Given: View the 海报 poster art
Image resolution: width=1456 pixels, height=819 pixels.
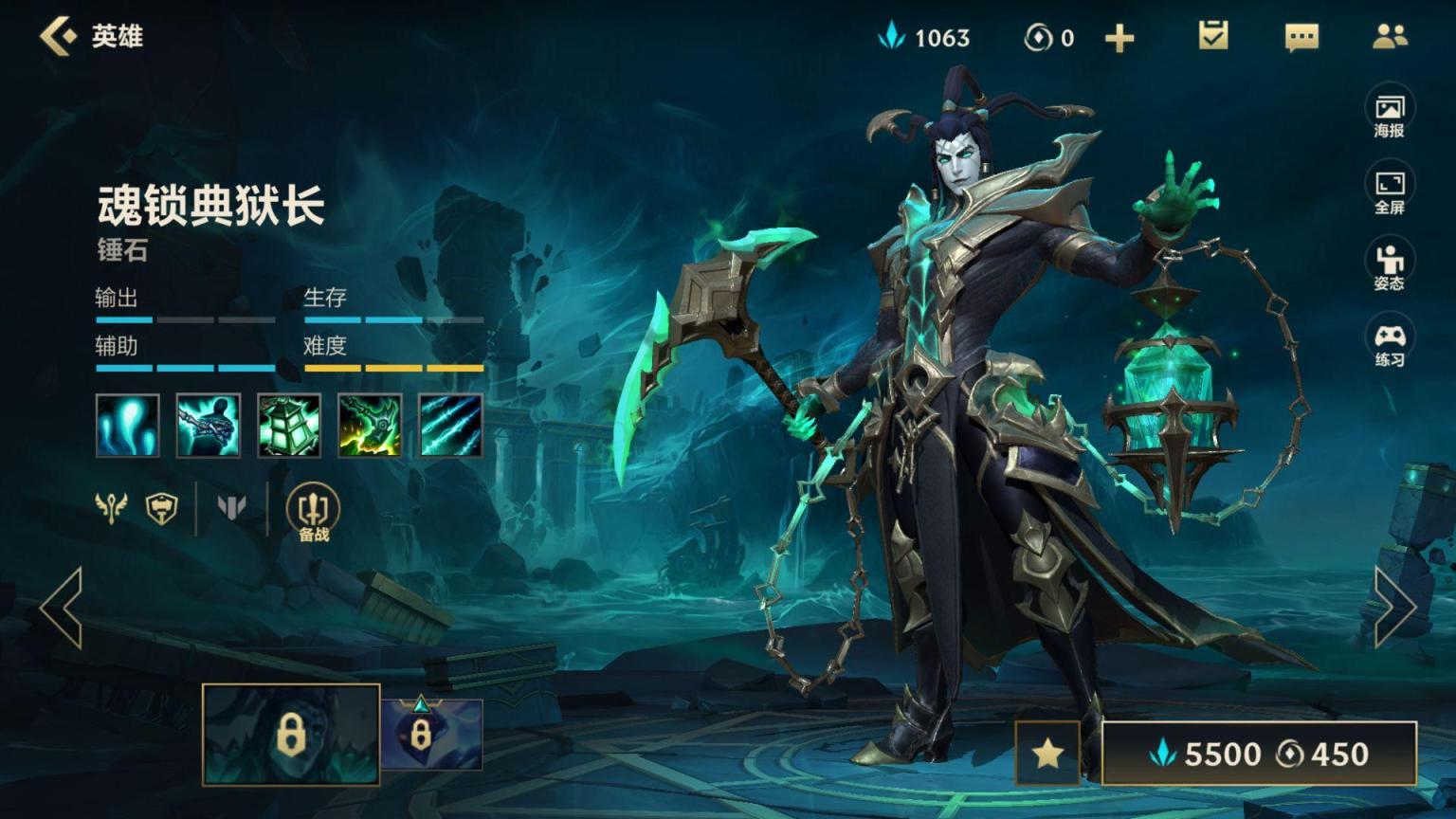Looking at the screenshot, I should coord(1389,116).
